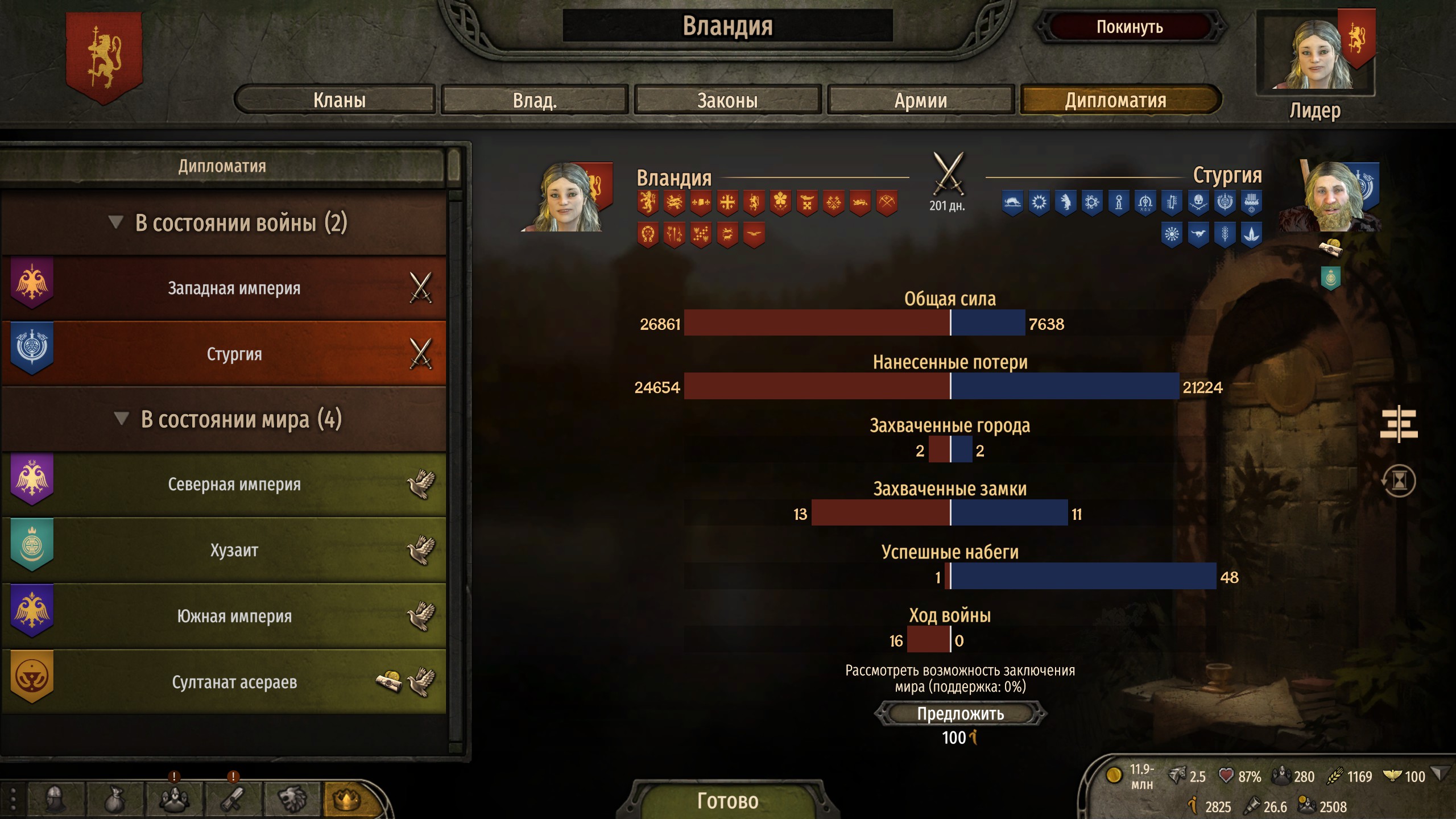Open the inventory bag icon
Image resolution: width=1456 pixels, height=819 pixels.
pyautogui.click(x=114, y=800)
